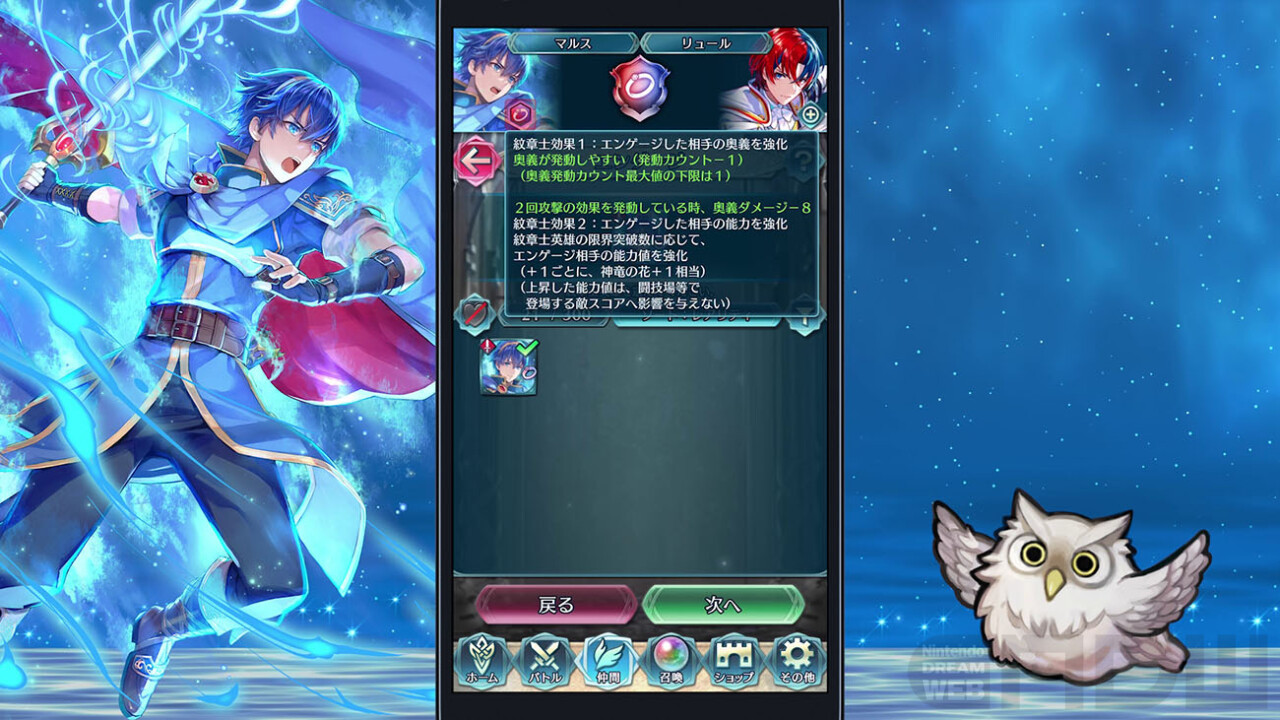
Task: Confirm with the green 次へ button
Action: point(723,604)
